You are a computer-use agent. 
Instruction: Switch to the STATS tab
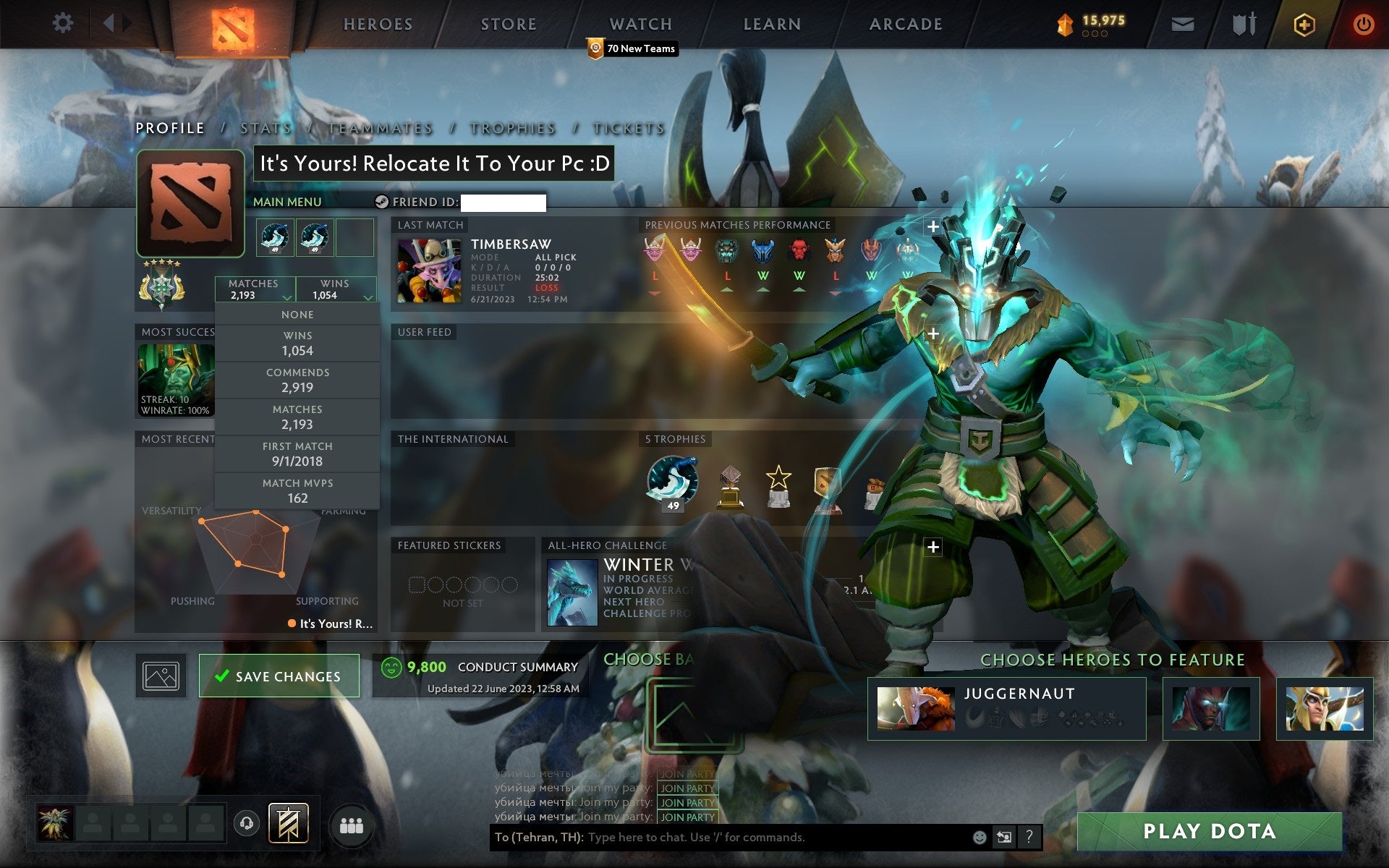point(266,128)
